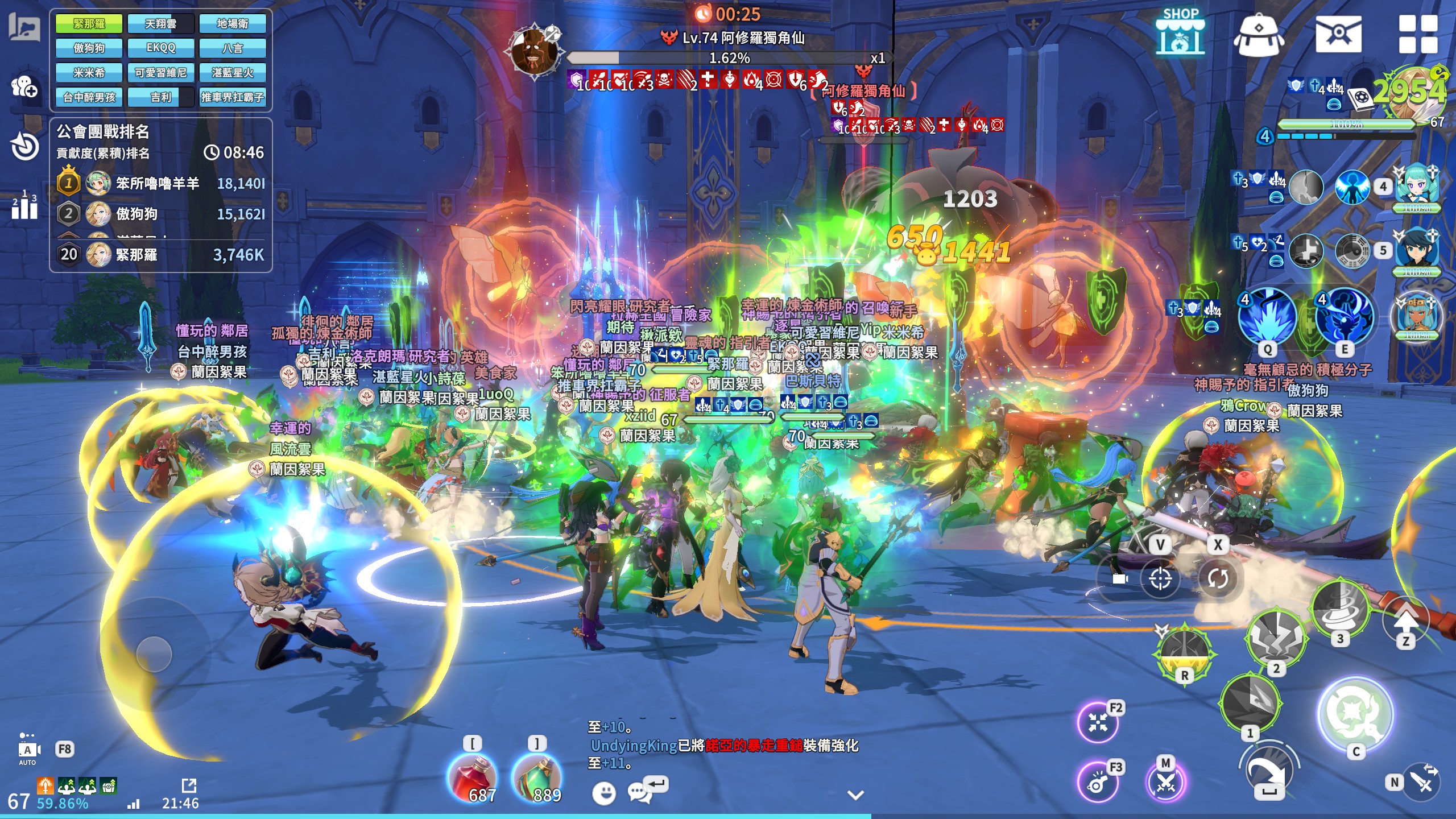
Task: Switch target with the circular arrows button
Action: (x=1218, y=579)
